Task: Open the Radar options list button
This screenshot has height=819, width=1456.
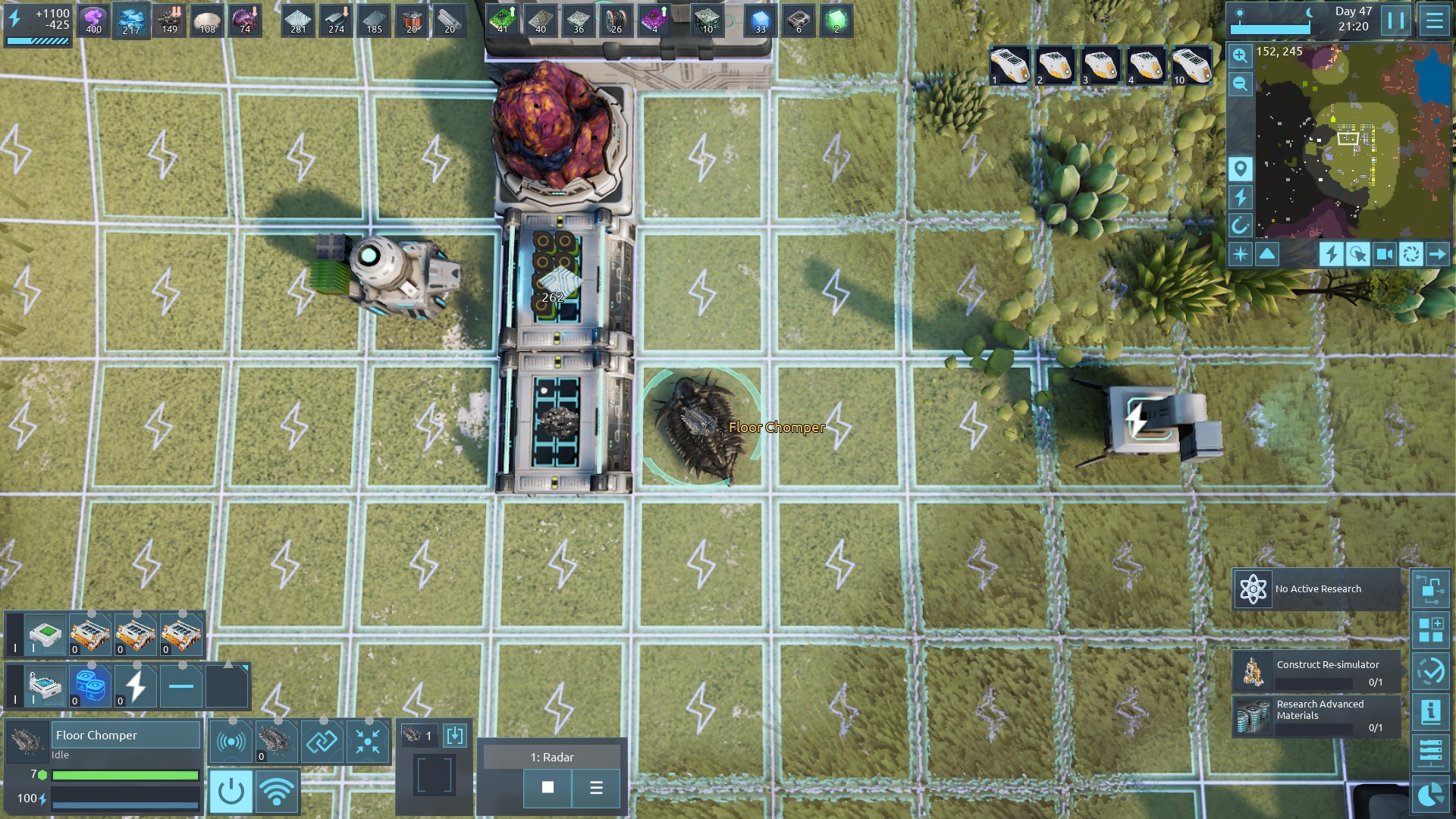Action: (x=596, y=788)
